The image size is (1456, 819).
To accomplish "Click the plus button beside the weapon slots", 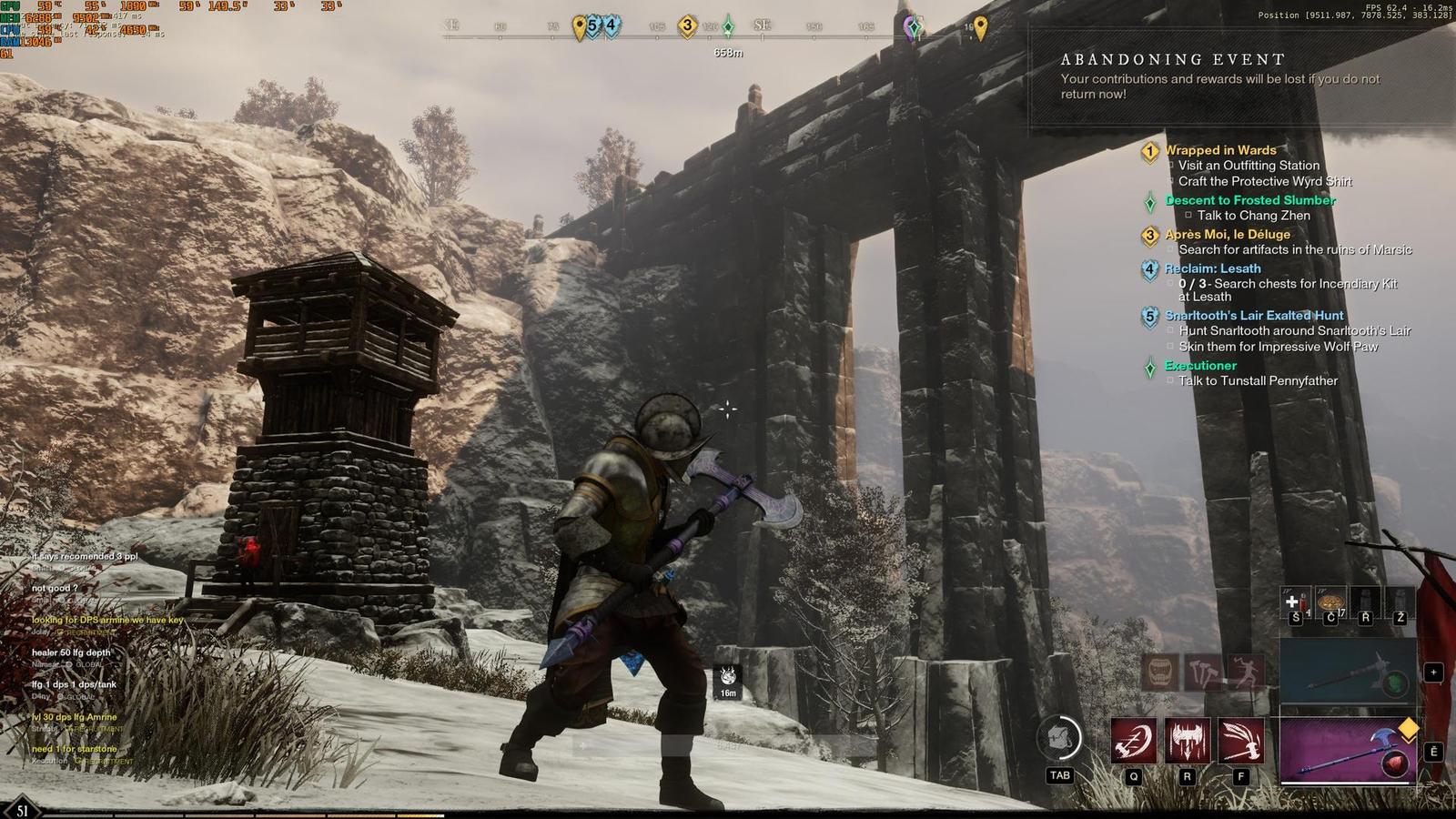I will tap(1433, 672).
